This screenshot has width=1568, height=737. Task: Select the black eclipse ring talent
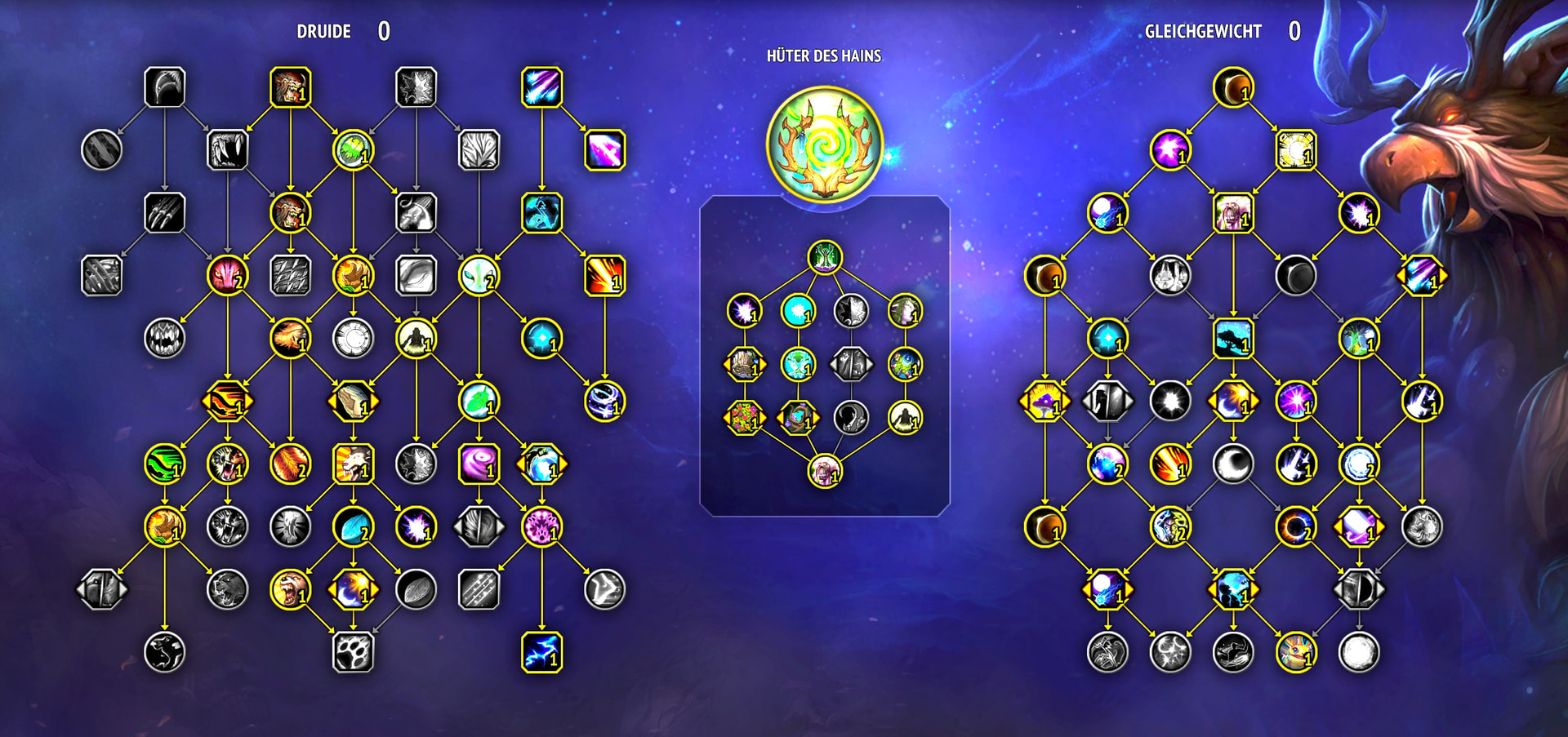[1295, 526]
